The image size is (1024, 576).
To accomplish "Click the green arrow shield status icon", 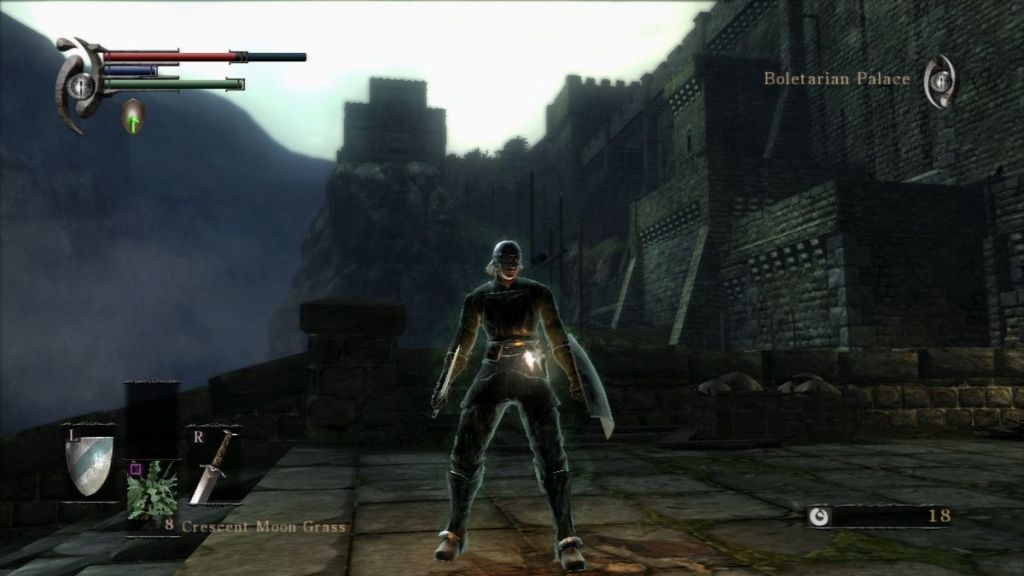I will (x=133, y=116).
